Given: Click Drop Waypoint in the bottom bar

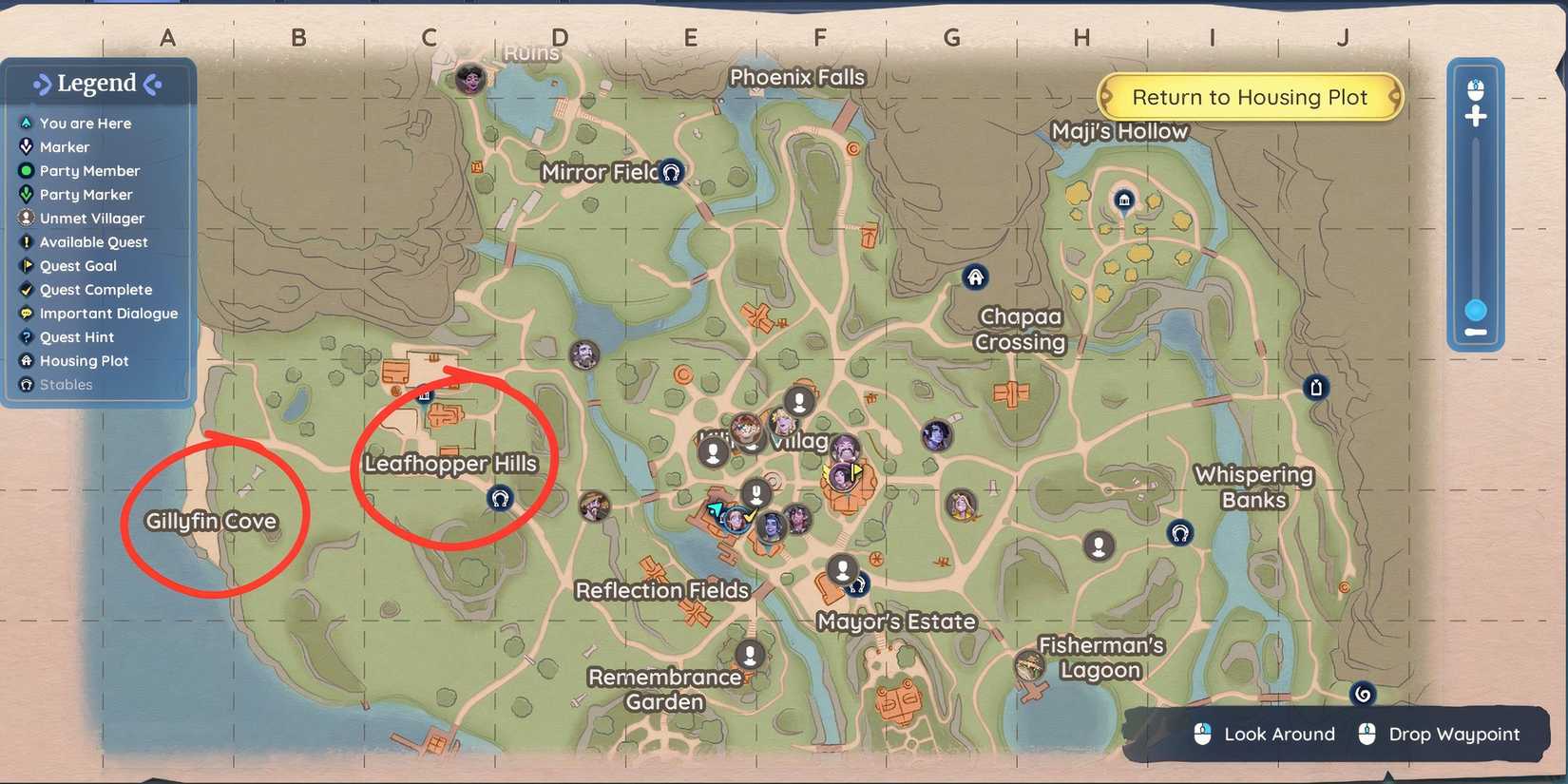Looking at the screenshot, I should 1454,734.
